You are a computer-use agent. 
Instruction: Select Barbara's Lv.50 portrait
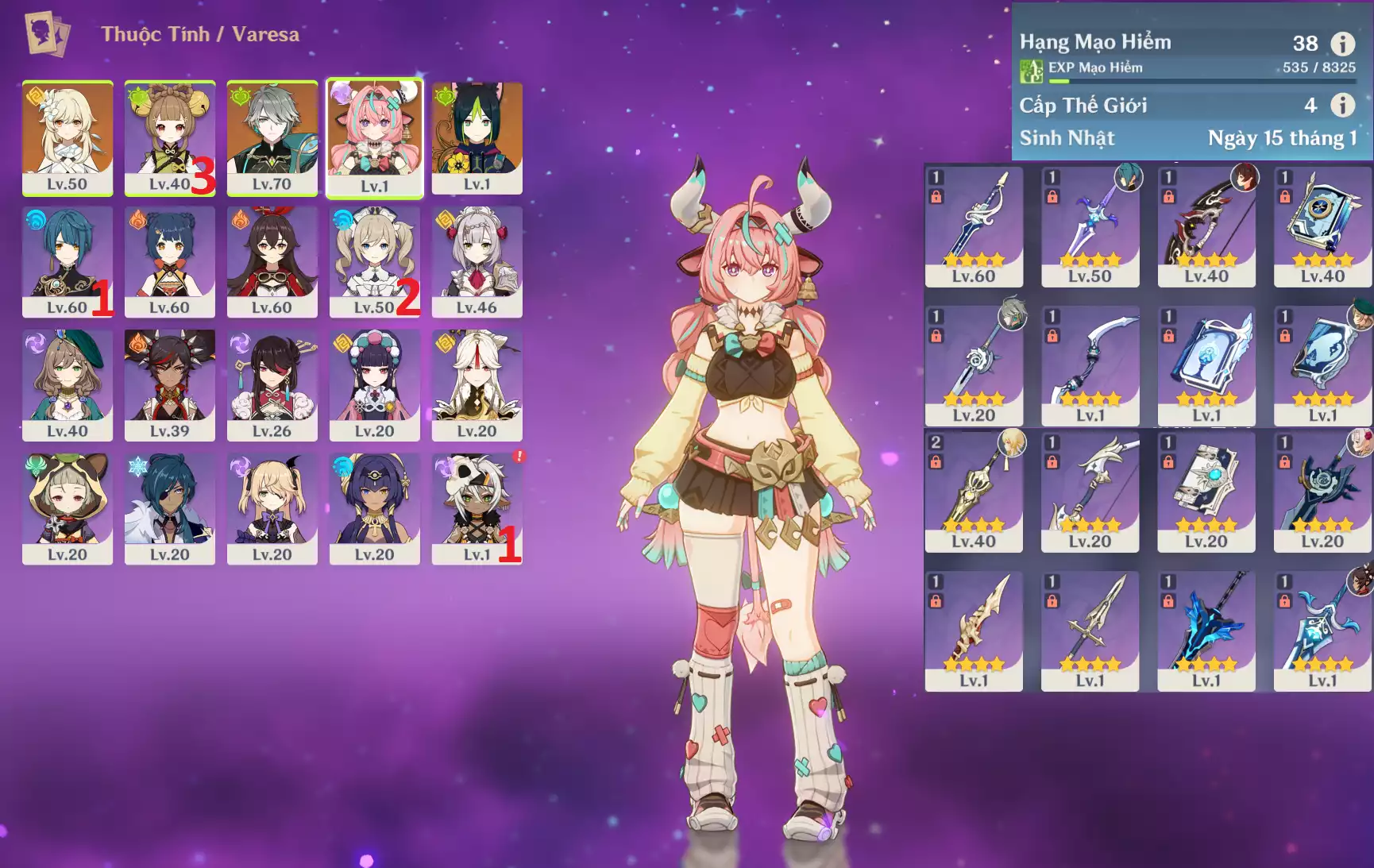tap(374, 261)
